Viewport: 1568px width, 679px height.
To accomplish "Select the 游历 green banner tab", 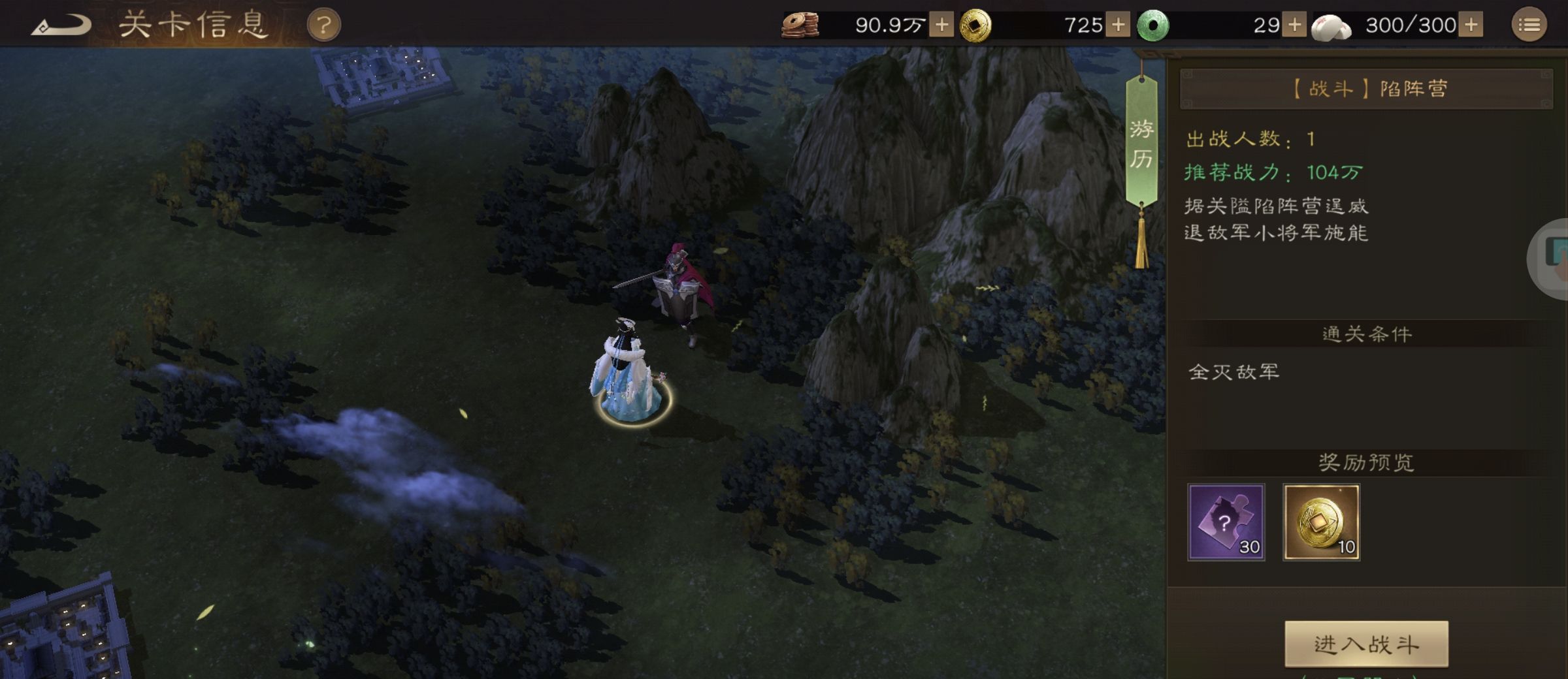I will pos(1141,144).
